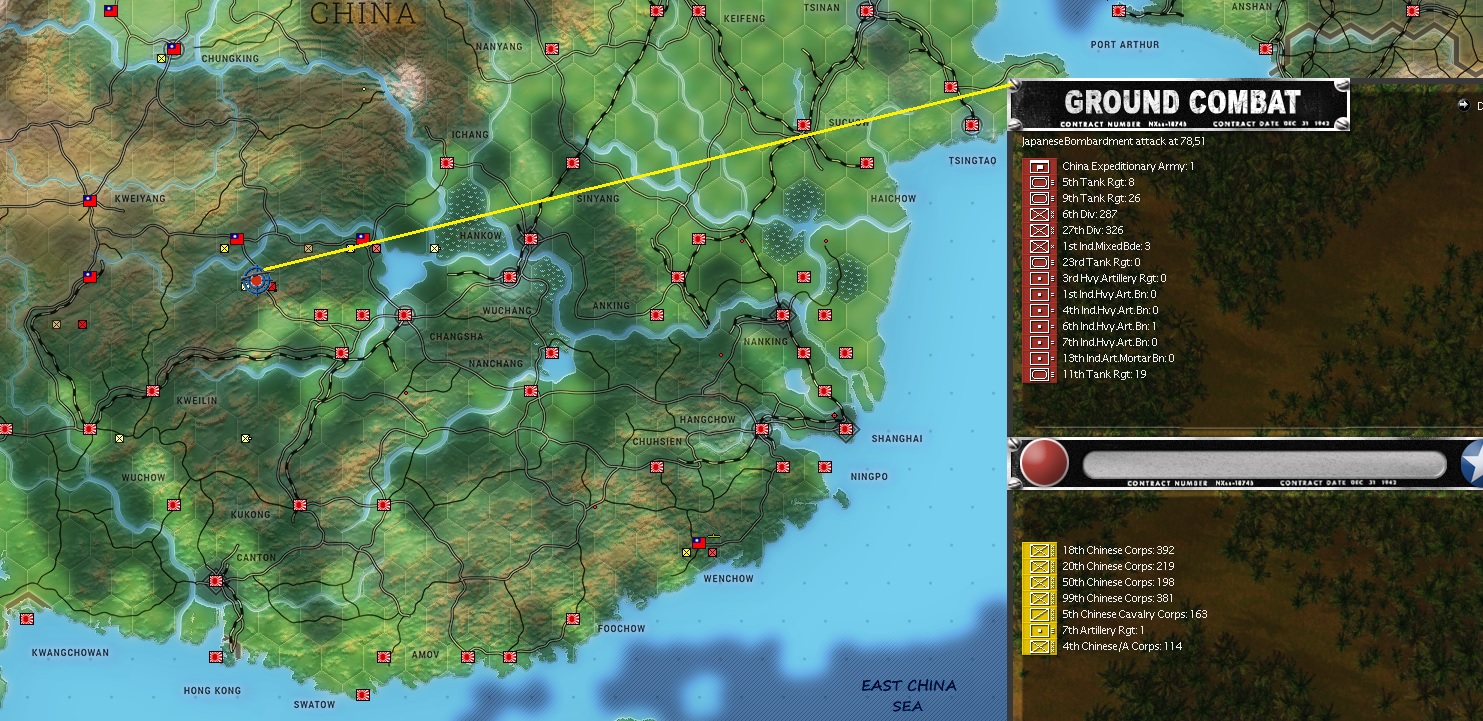Screen dimensions: 1483x721
Task: Select the 3rd Hvy.Artillery Rgt row
Action: 1113,278
